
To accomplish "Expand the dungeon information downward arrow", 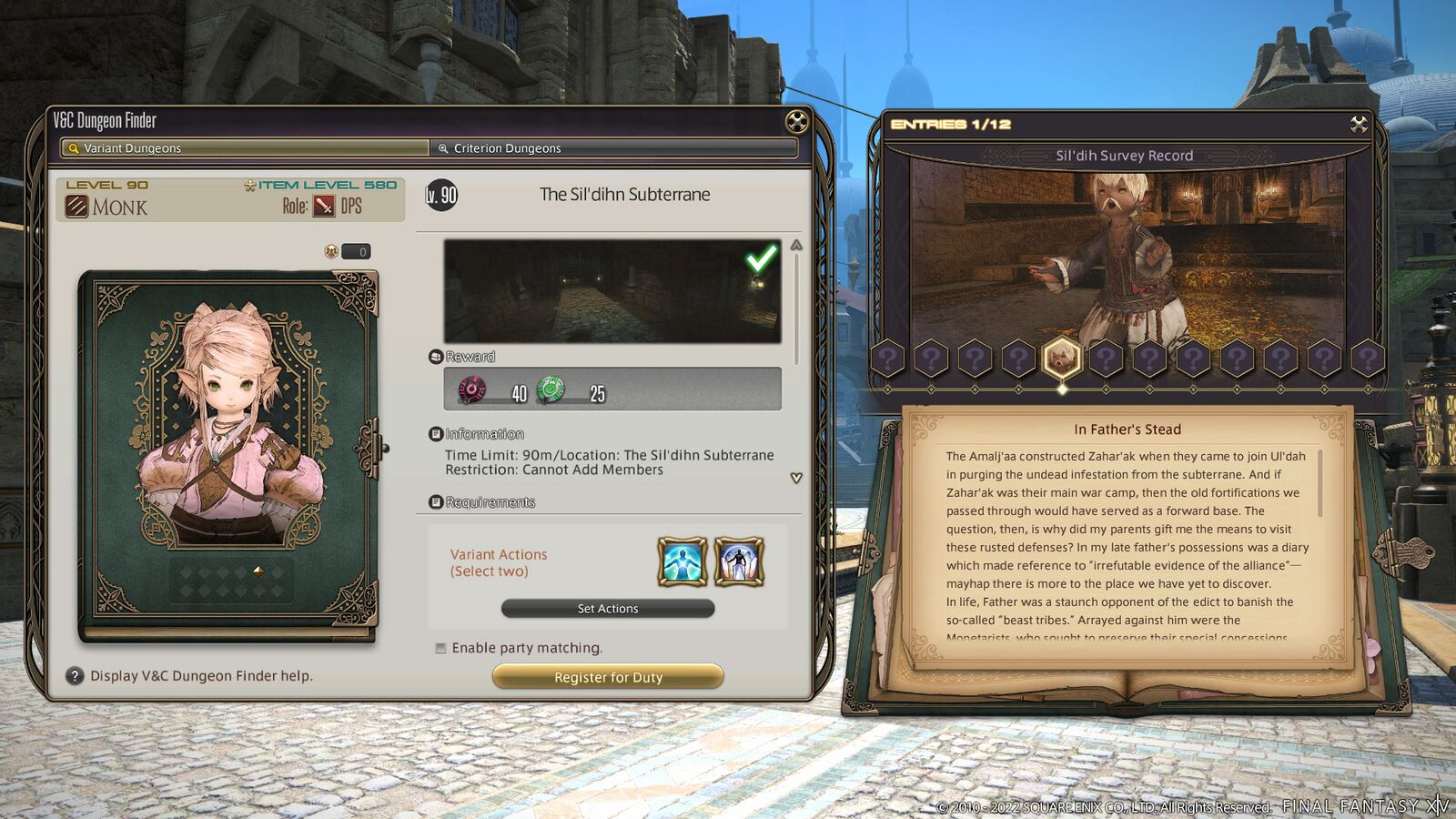I will click(796, 478).
